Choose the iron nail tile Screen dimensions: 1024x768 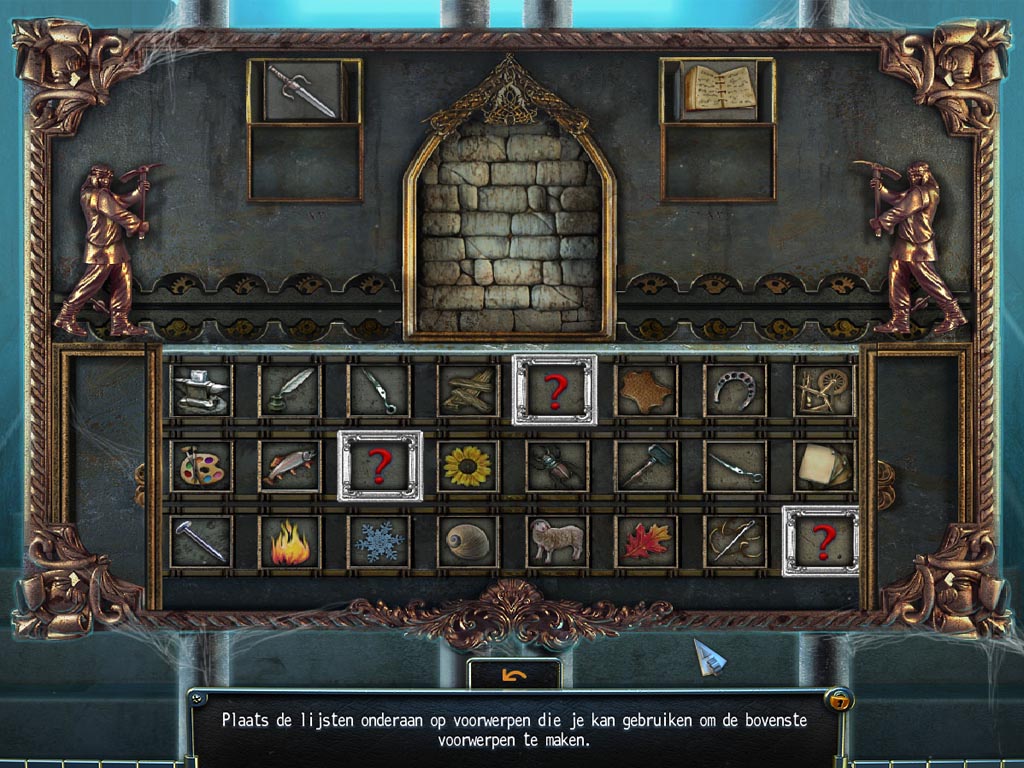click(200, 542)
